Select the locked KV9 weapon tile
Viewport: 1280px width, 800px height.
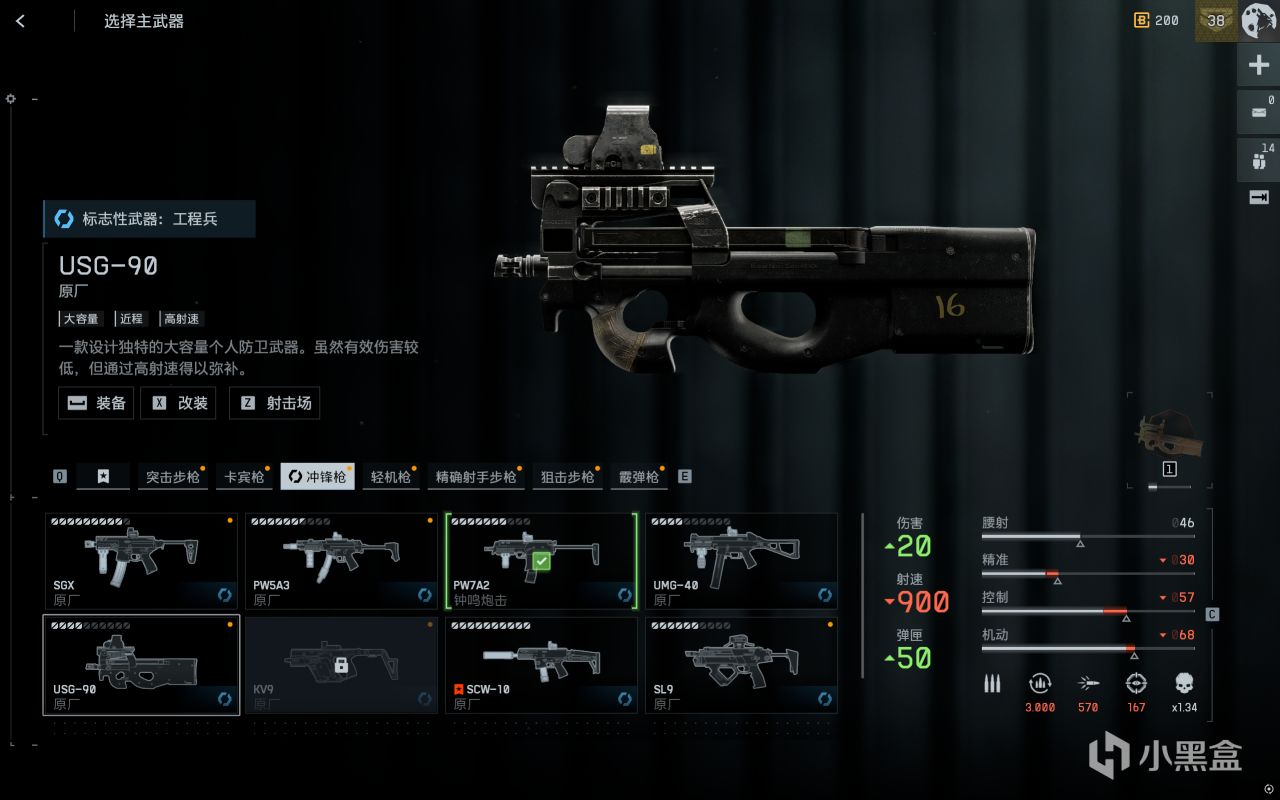[341, 665]
